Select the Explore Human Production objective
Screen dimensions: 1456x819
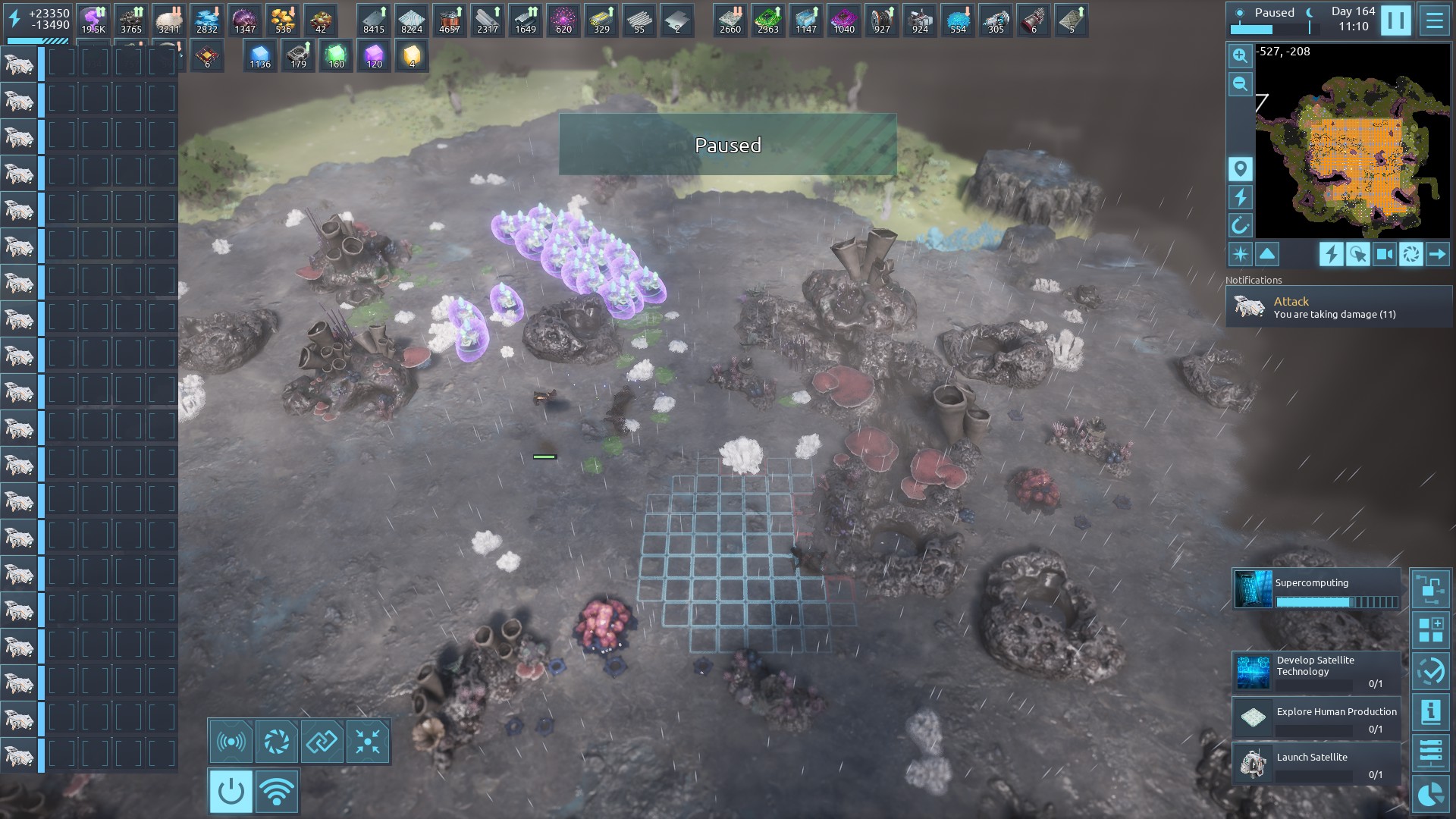1316,718
